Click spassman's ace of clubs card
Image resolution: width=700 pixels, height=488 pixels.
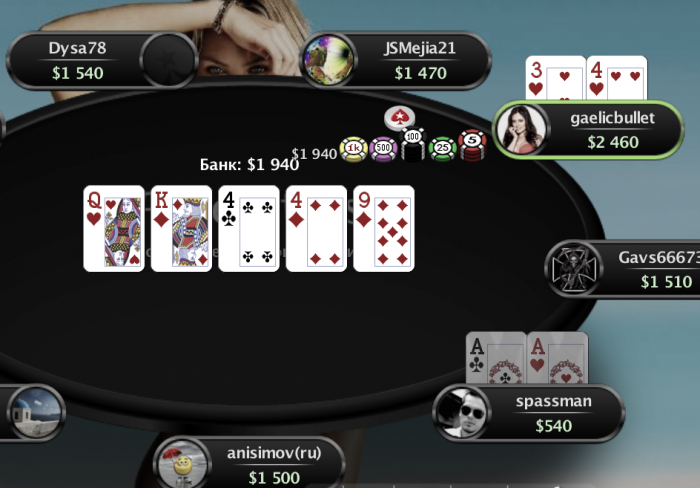[x=495, y=358]
